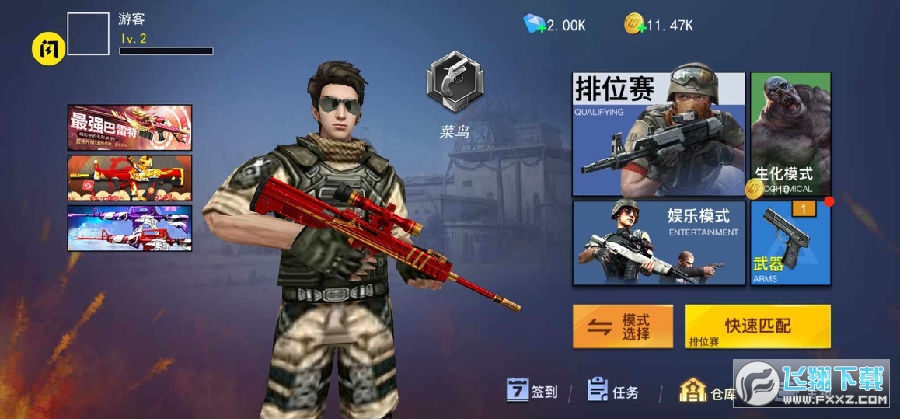Click the yellow 闪 badge icon
This screenshot has height=419, width=900.
click(48, 47)
